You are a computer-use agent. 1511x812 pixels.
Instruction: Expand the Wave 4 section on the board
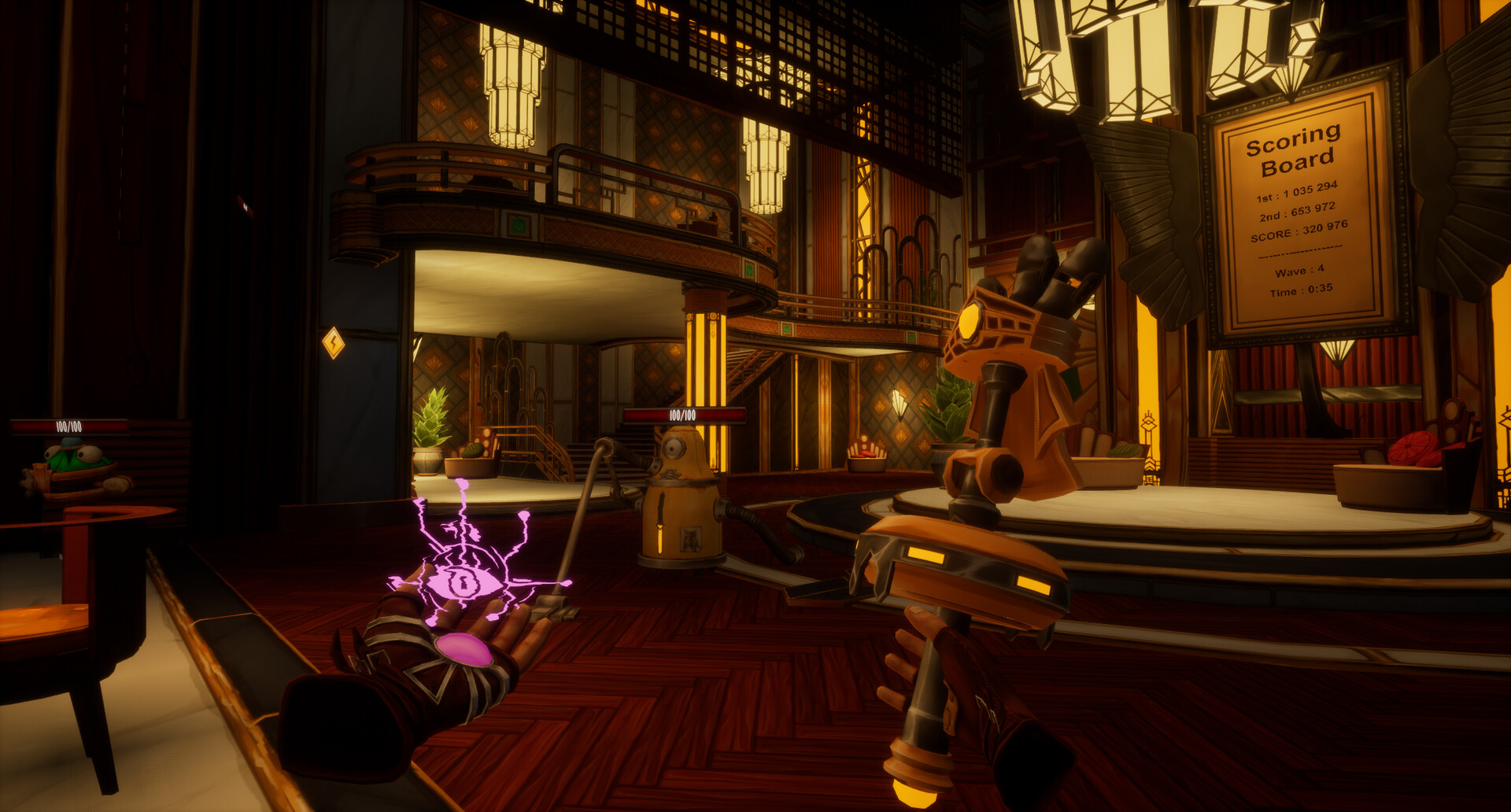pos(1300,271)
